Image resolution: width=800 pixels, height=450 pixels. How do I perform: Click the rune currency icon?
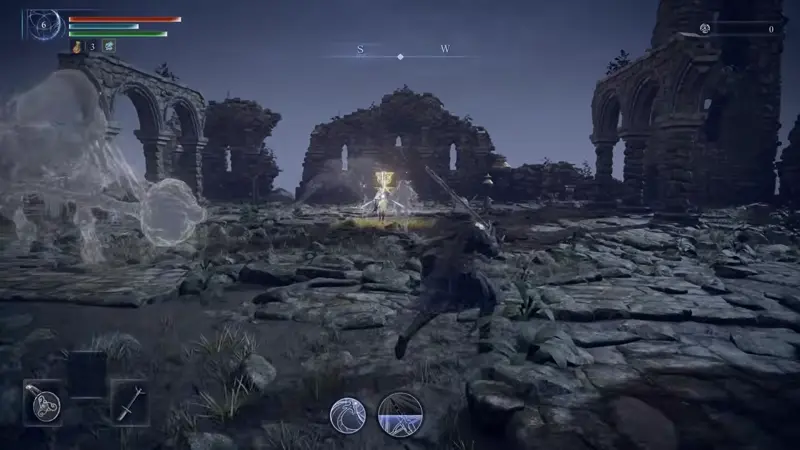tap(704, 29)
